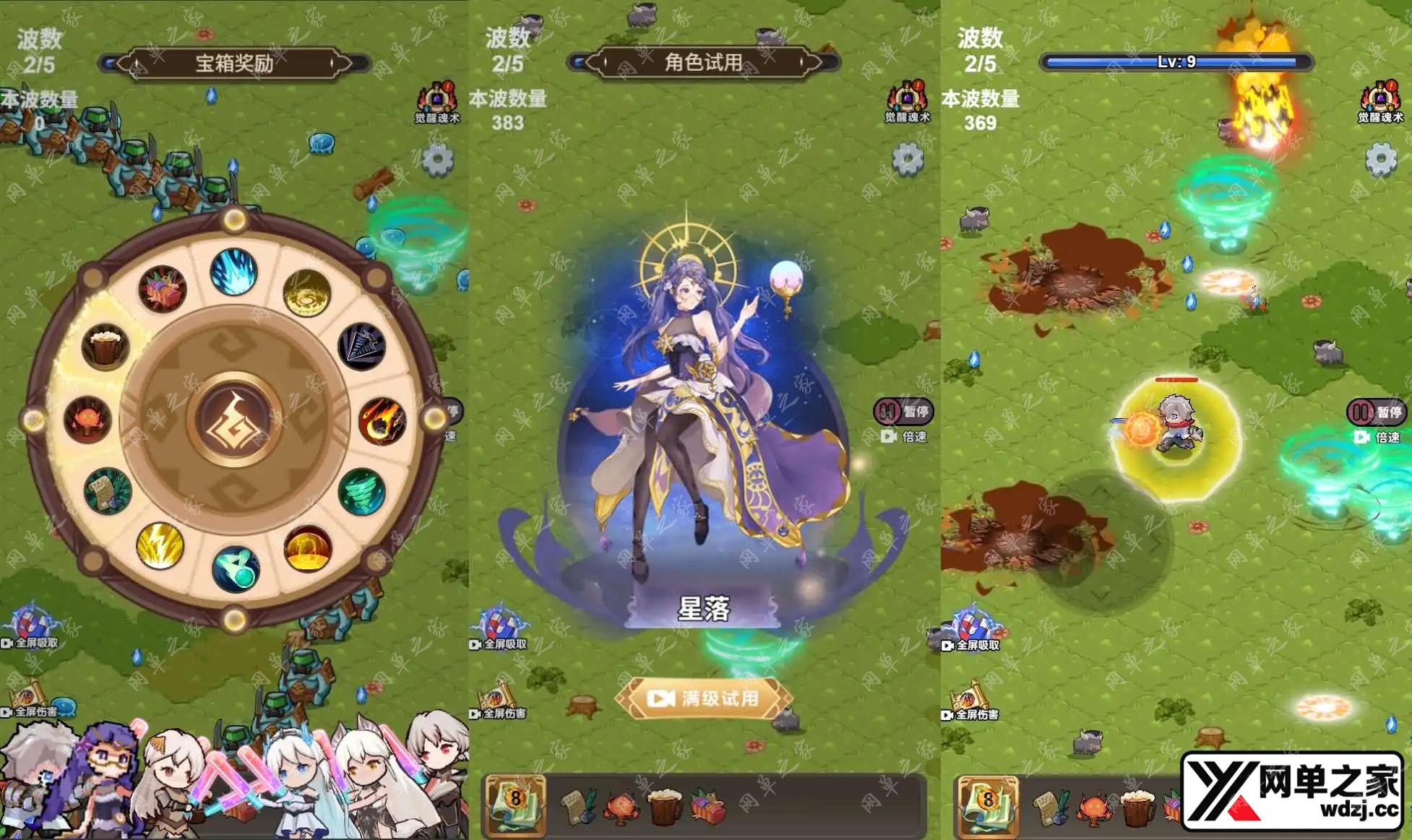Image resolution: width=1412 pixels, height=840 pixels.
Task: Select the beer mug reward on the wheel
Action: [x=106, y=346]
